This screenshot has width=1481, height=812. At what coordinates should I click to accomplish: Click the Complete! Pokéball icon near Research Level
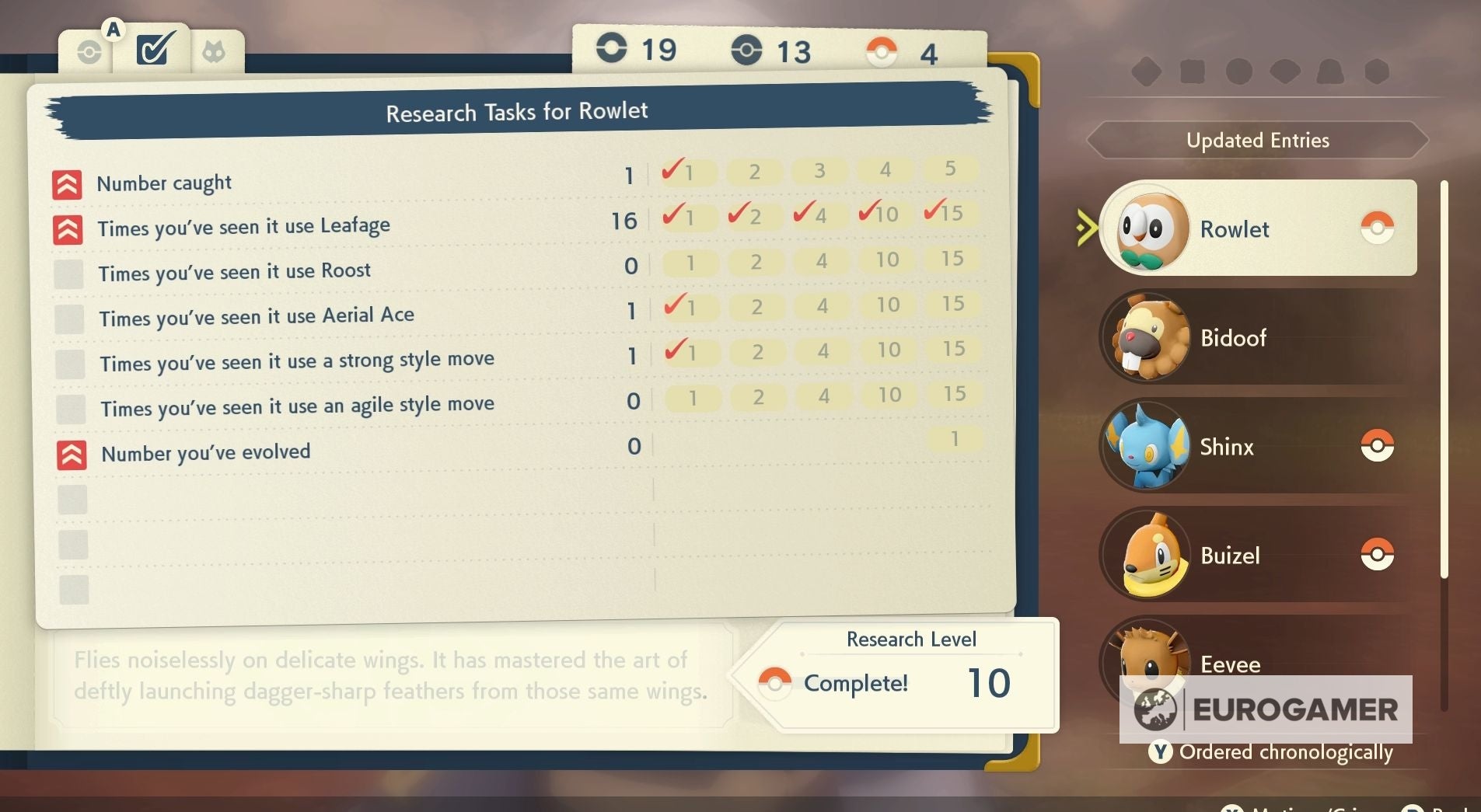click(774, 683)
